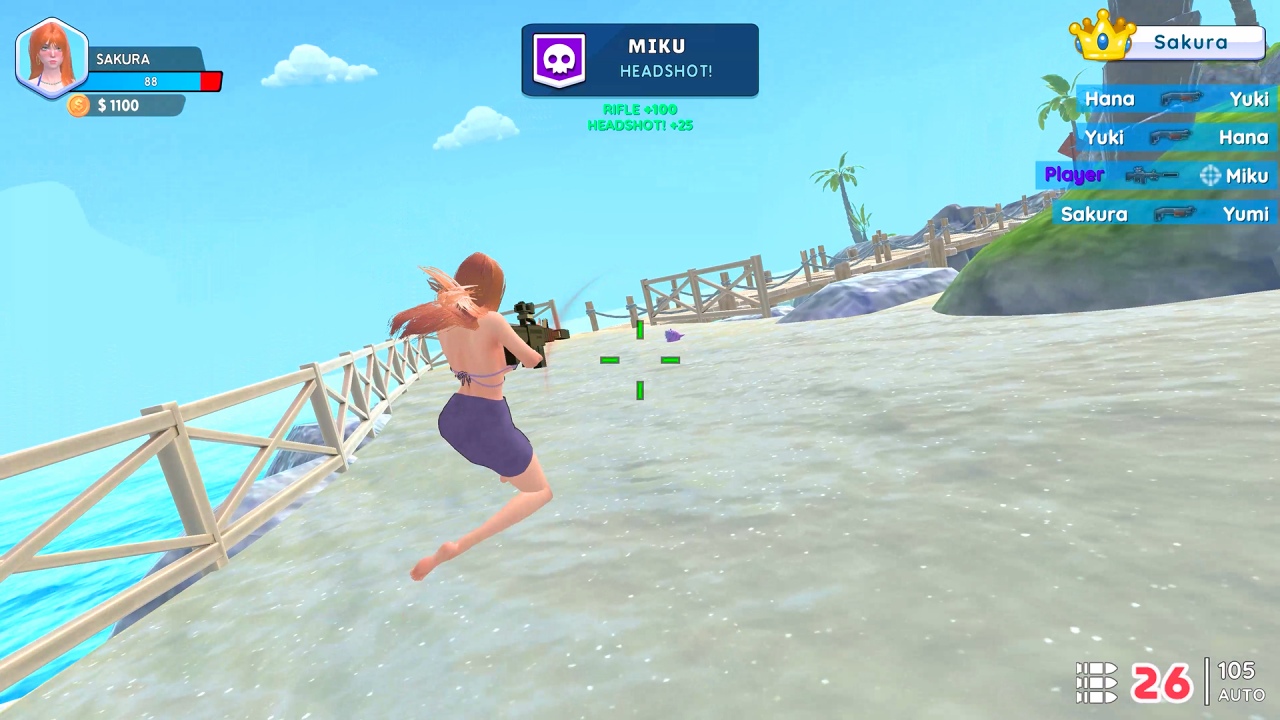The width and height of the screenshot is (1280, 720).
Task: Click the RIFLE +100 reward text
Action: click(x=640, y=109)
